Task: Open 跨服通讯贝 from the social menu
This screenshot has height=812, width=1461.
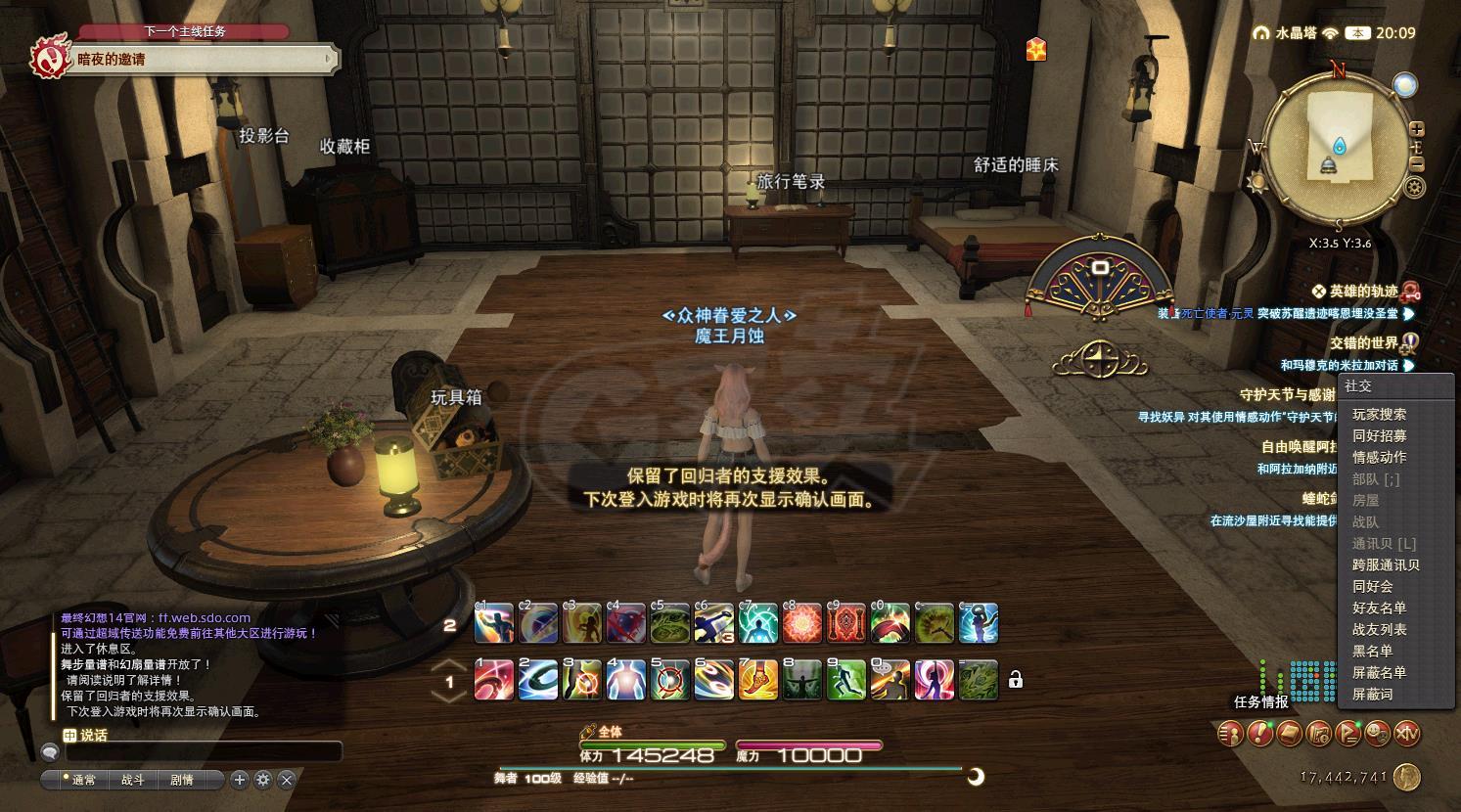Action: click(1385, 565)
